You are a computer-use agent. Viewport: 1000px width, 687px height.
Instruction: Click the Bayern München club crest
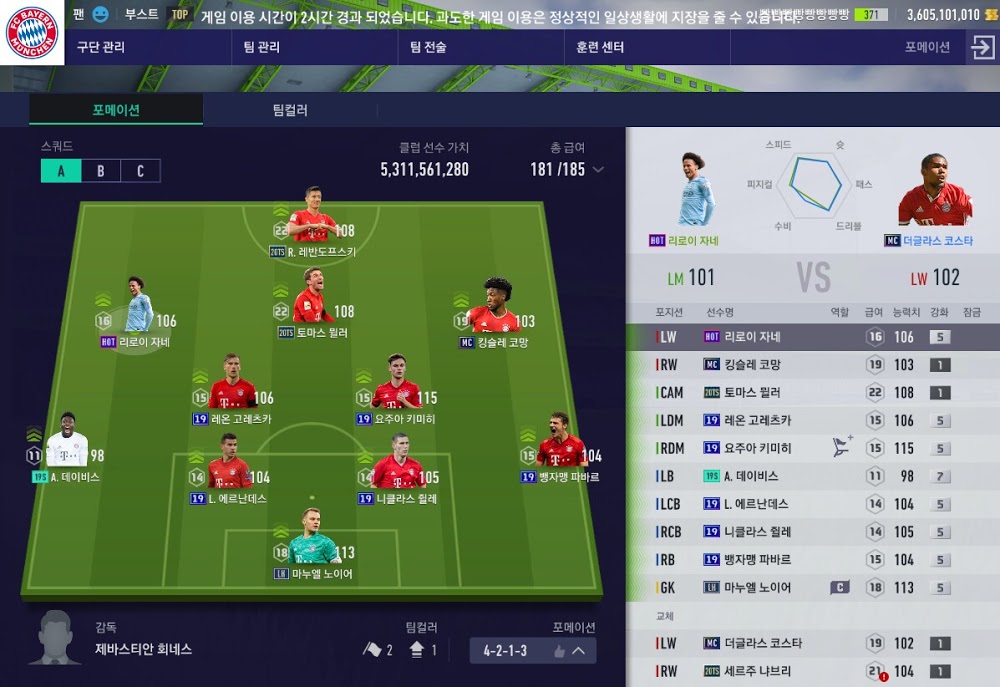pyautogui.click(x=33, y=33)
